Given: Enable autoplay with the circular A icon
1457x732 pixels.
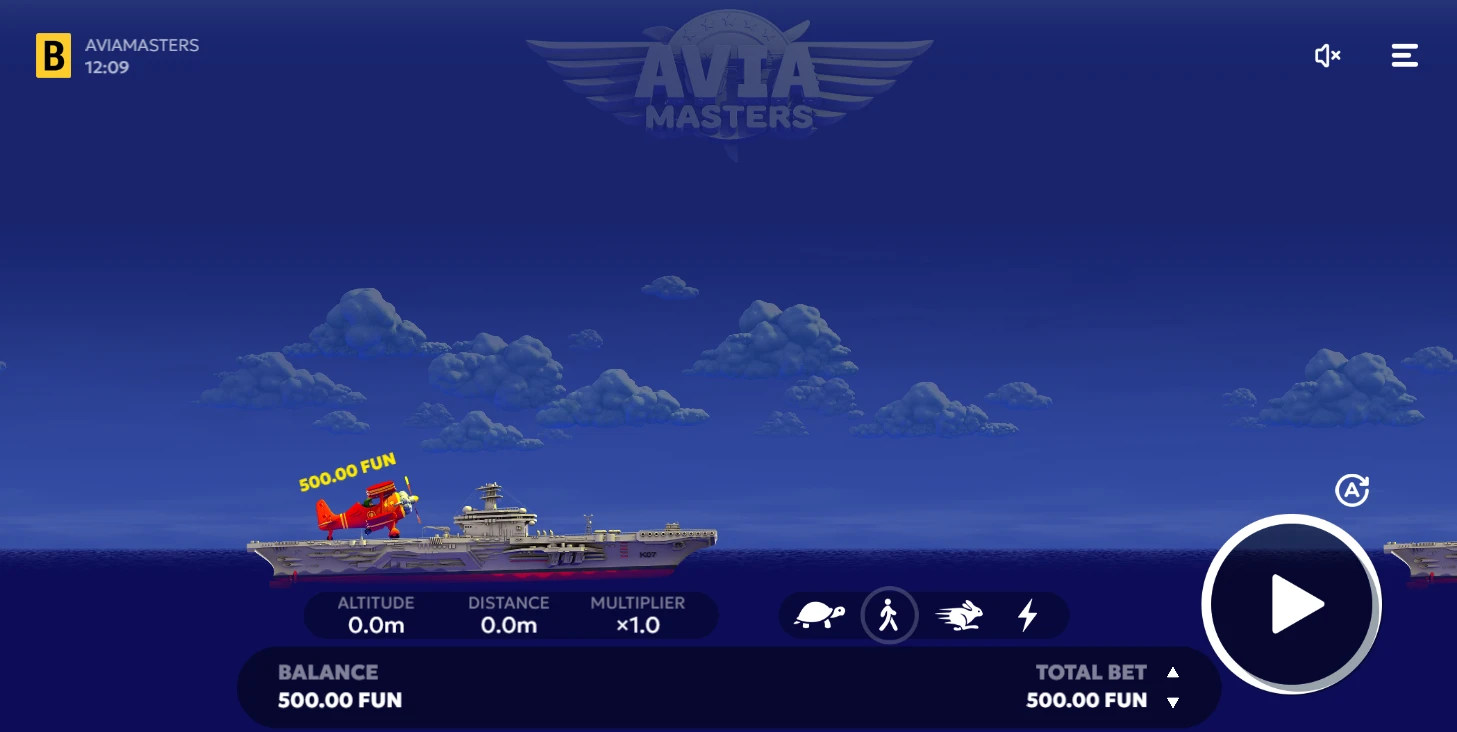Looking at the screenshot, I should (1352, 490).
